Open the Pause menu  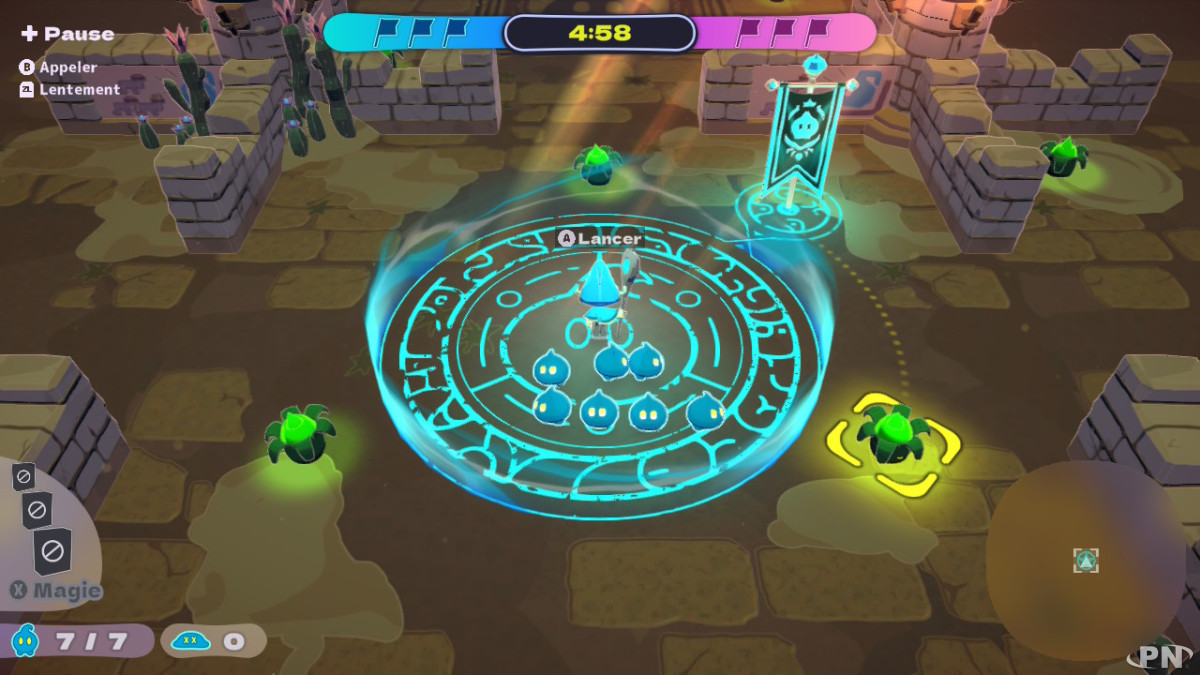point(67,34)
